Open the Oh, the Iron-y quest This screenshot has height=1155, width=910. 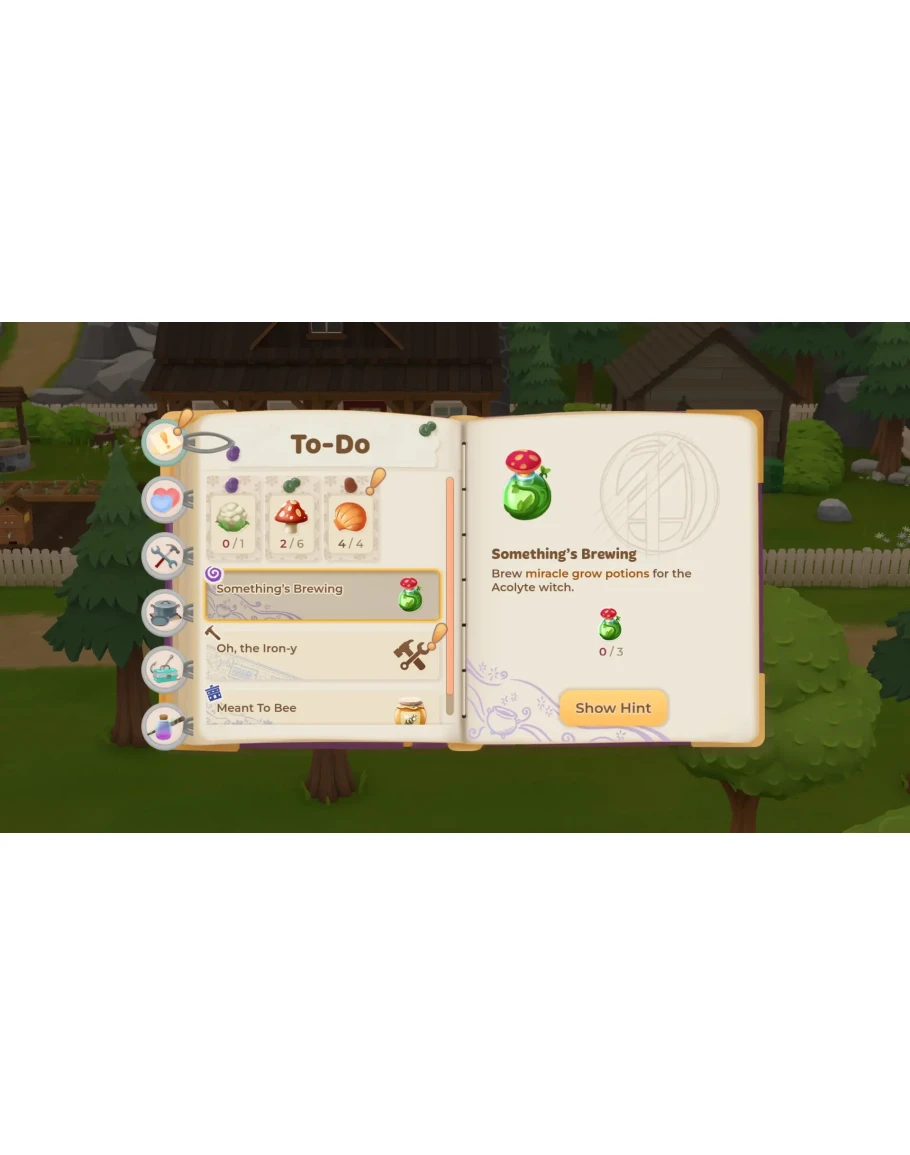point(322,653)
